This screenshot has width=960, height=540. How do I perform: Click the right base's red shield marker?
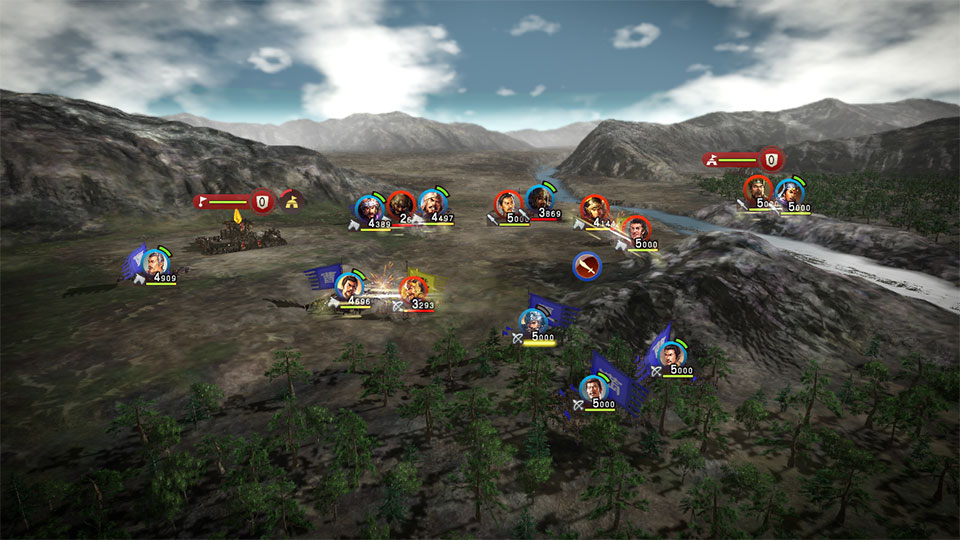click(771, 159)
